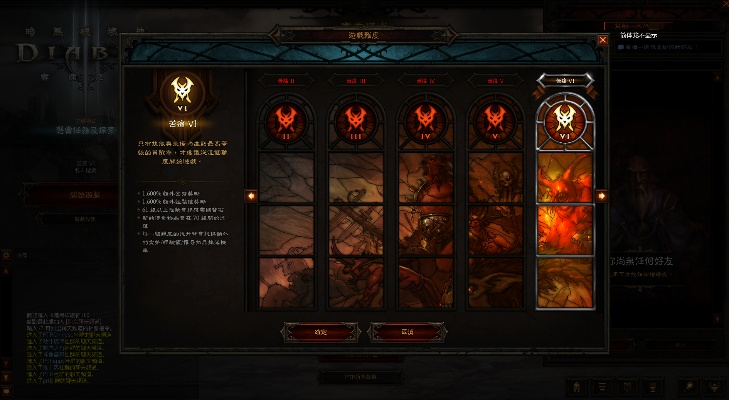Viewport: 729px width, 400px height.
Task: Close the difficulty window with the X
Action: point(602,41)
